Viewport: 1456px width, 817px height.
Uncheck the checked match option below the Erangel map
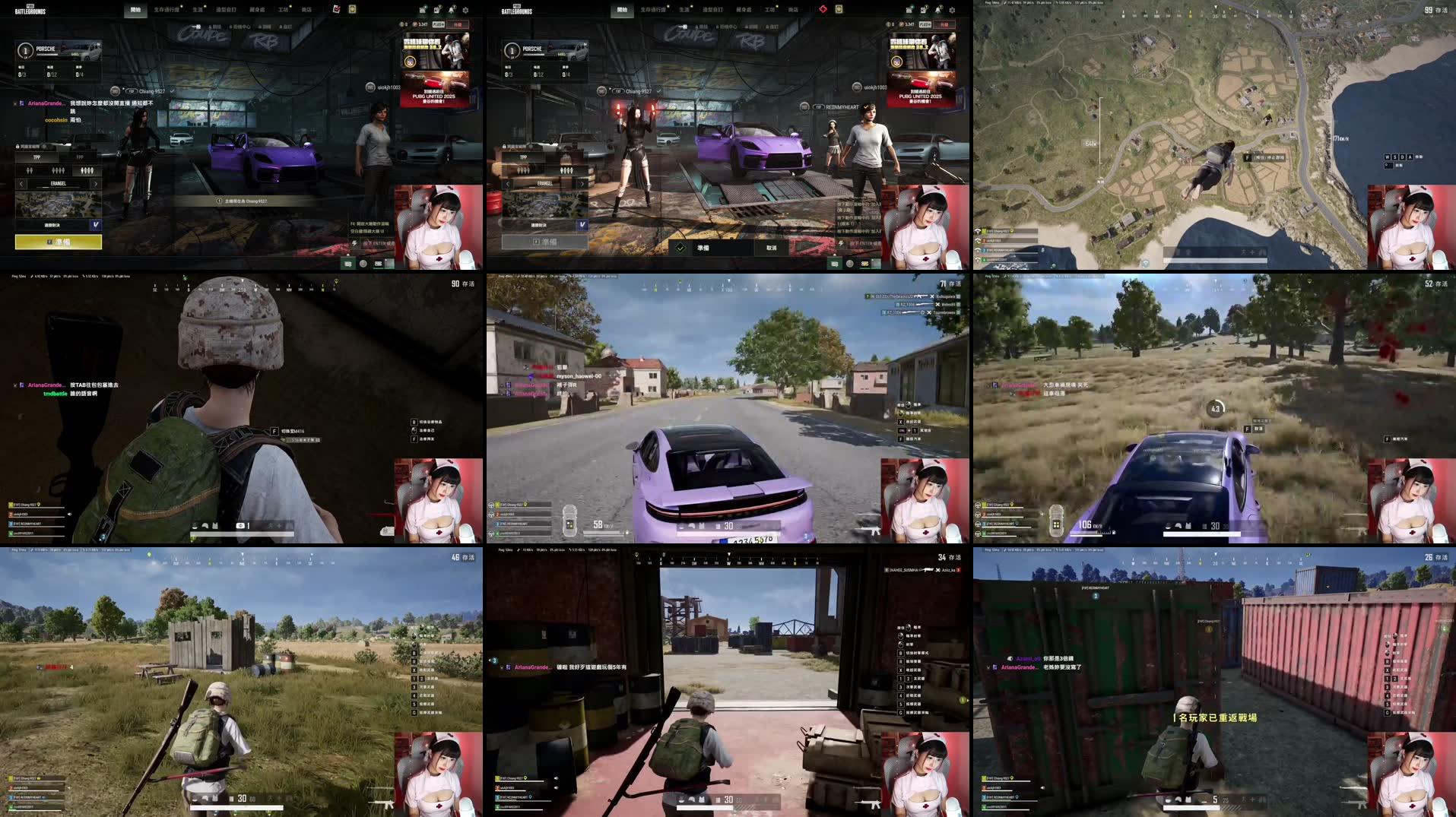point(96,224)
